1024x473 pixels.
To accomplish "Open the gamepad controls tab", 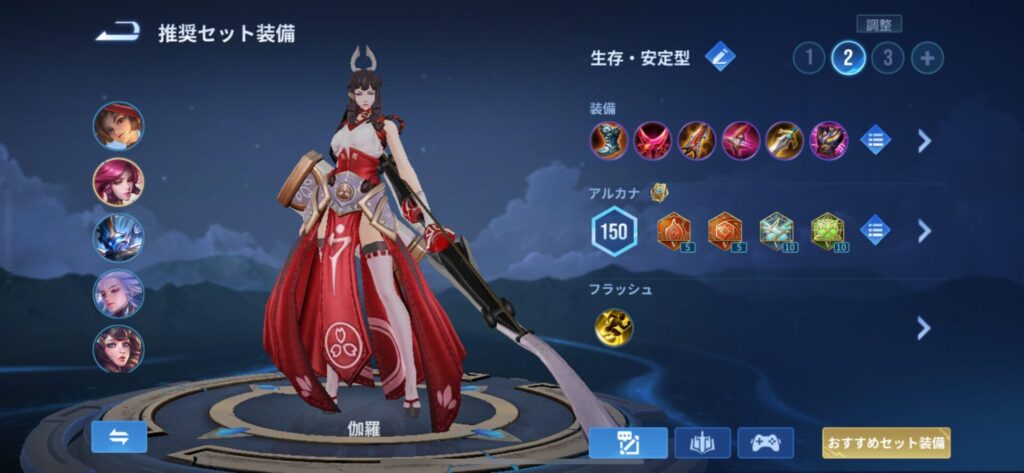I will 765,442.
